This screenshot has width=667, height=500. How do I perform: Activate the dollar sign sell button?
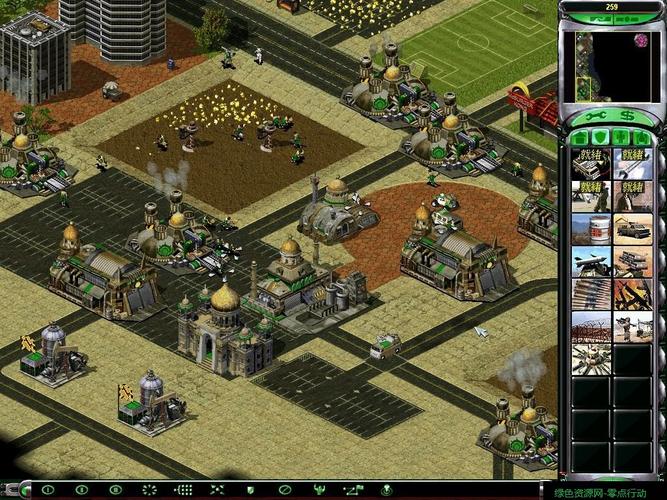(x=626, y=116)
